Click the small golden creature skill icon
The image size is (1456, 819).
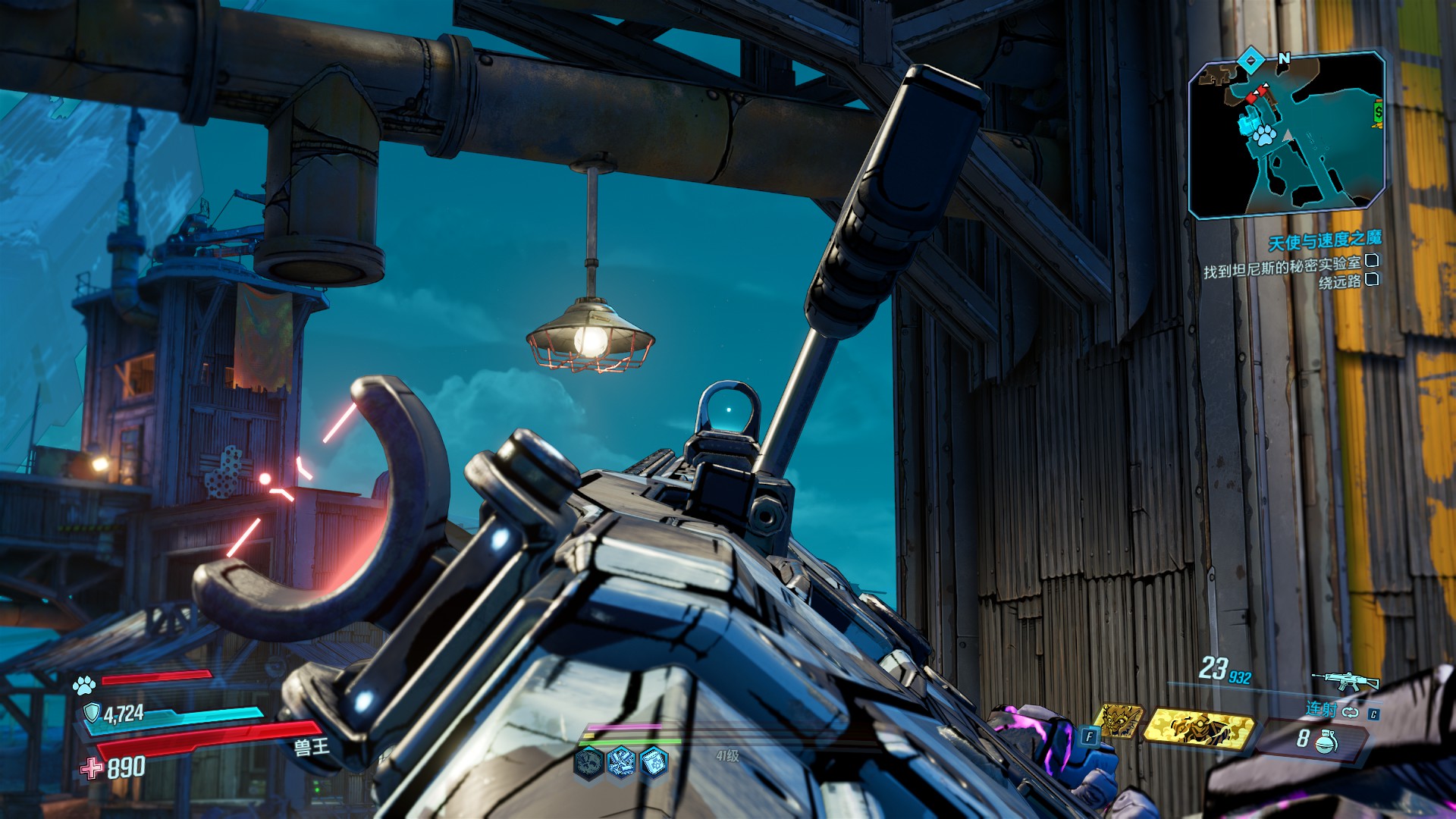(1120, 721)
